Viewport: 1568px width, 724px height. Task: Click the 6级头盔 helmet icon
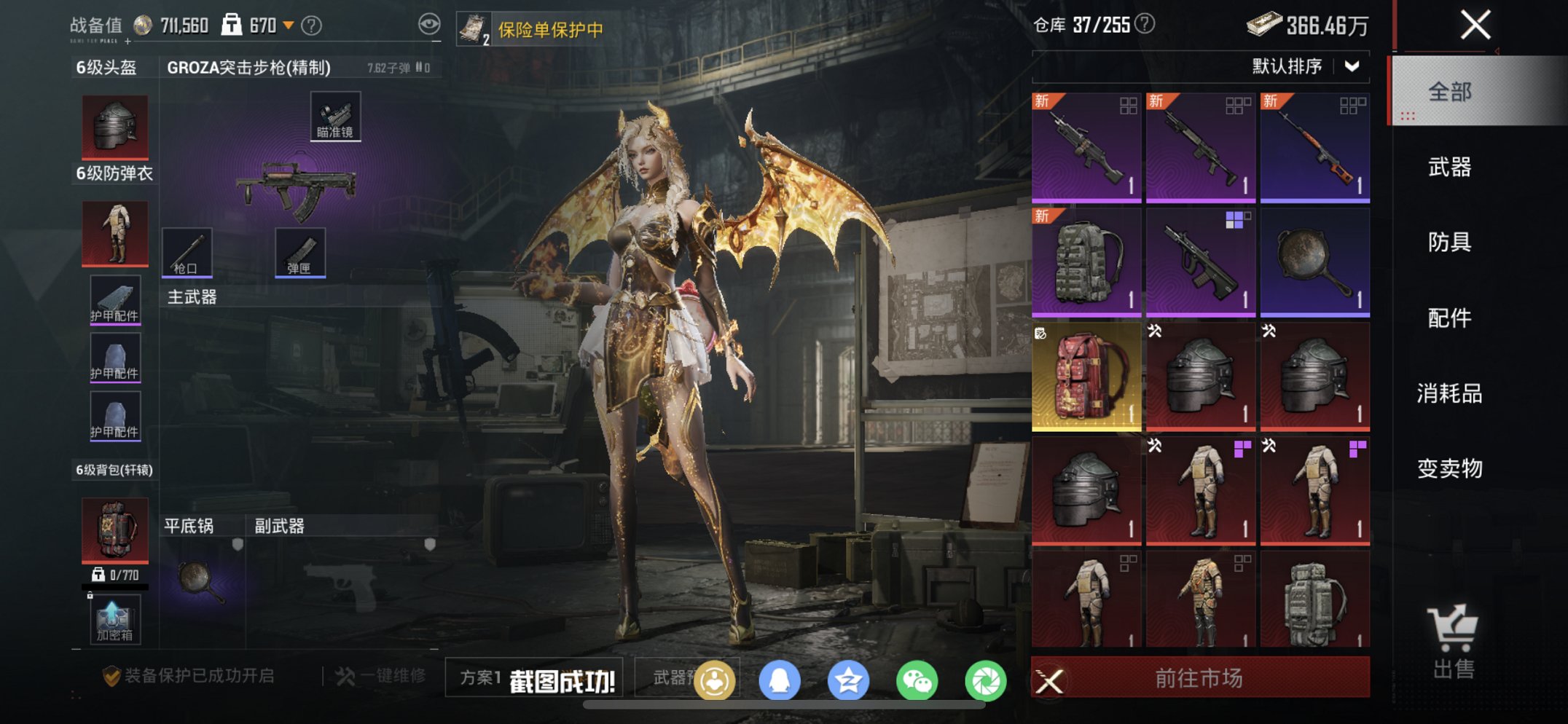point(114,125)
